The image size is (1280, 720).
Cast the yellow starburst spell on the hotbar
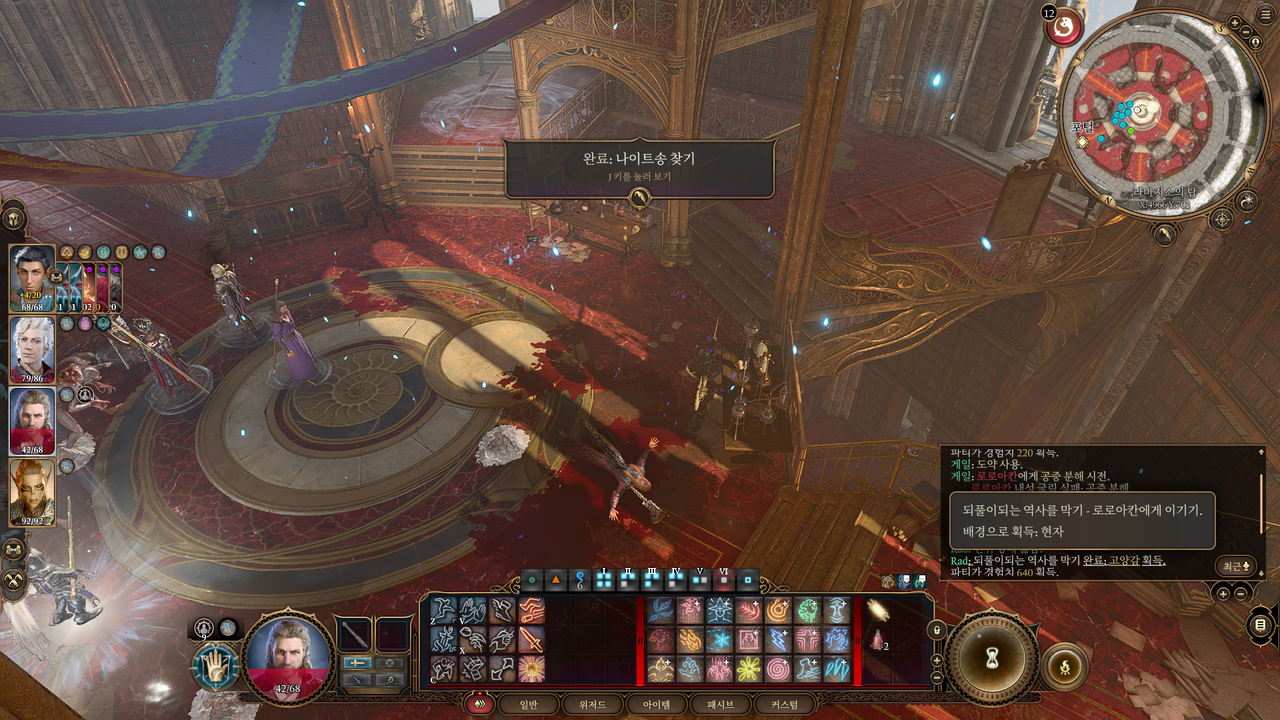748,668
